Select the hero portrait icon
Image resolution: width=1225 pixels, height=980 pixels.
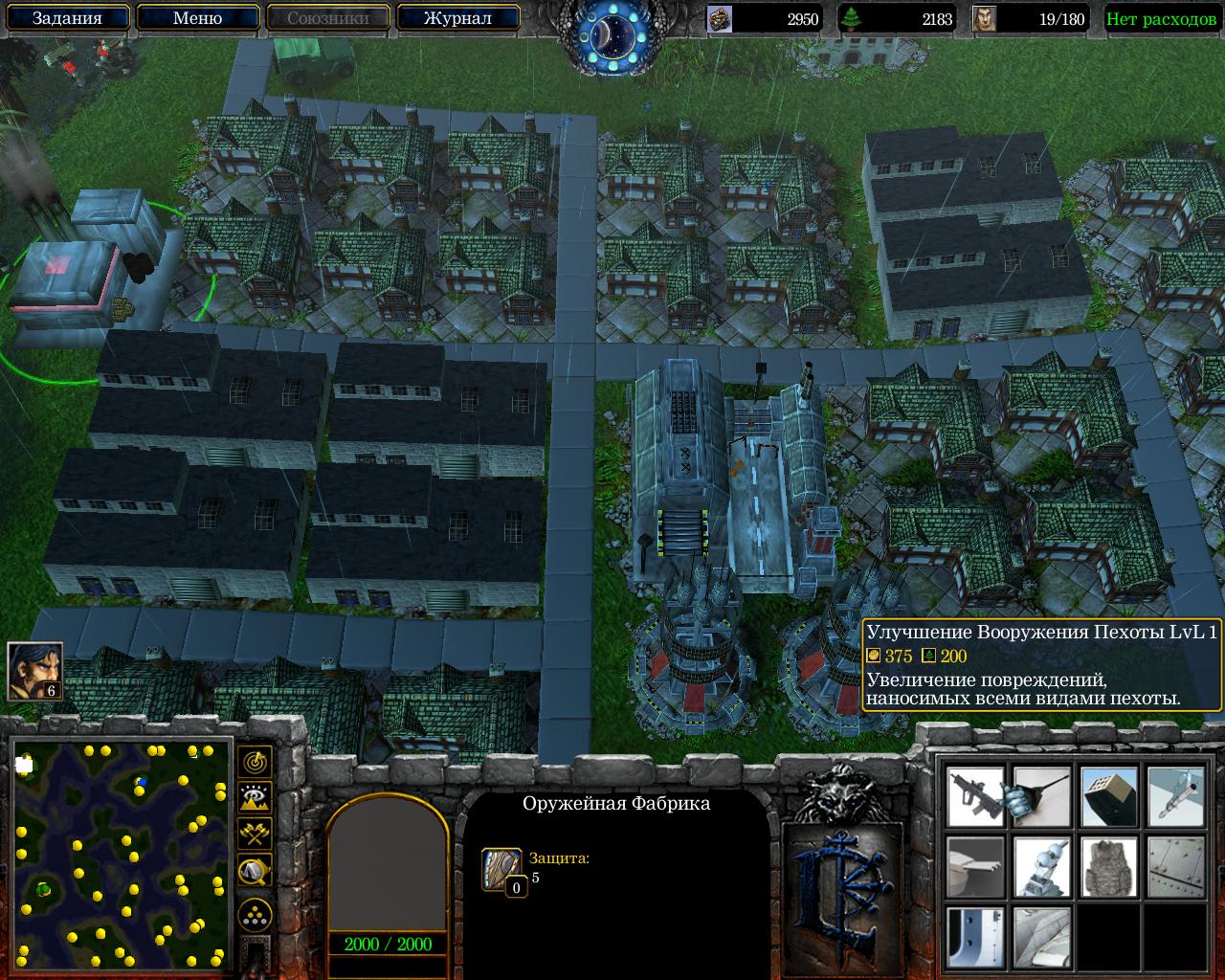tap(34, 669)
